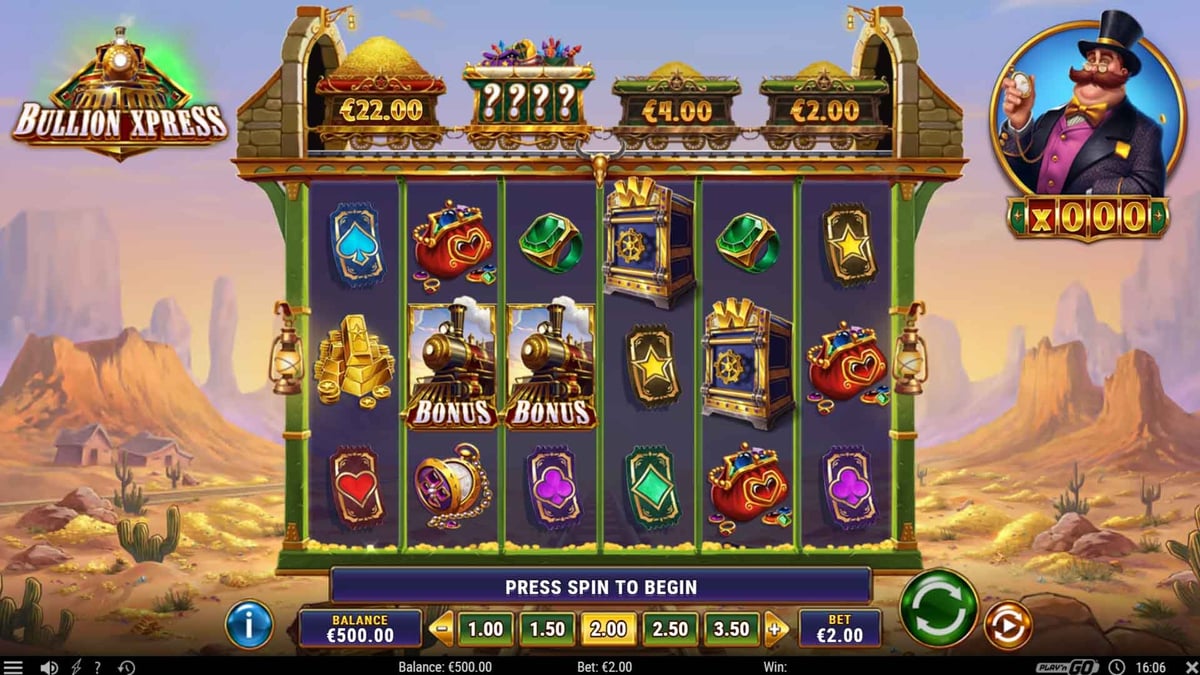Switch the bet to 3.50
Screen dimensions: 1200x675
point(732,629)
